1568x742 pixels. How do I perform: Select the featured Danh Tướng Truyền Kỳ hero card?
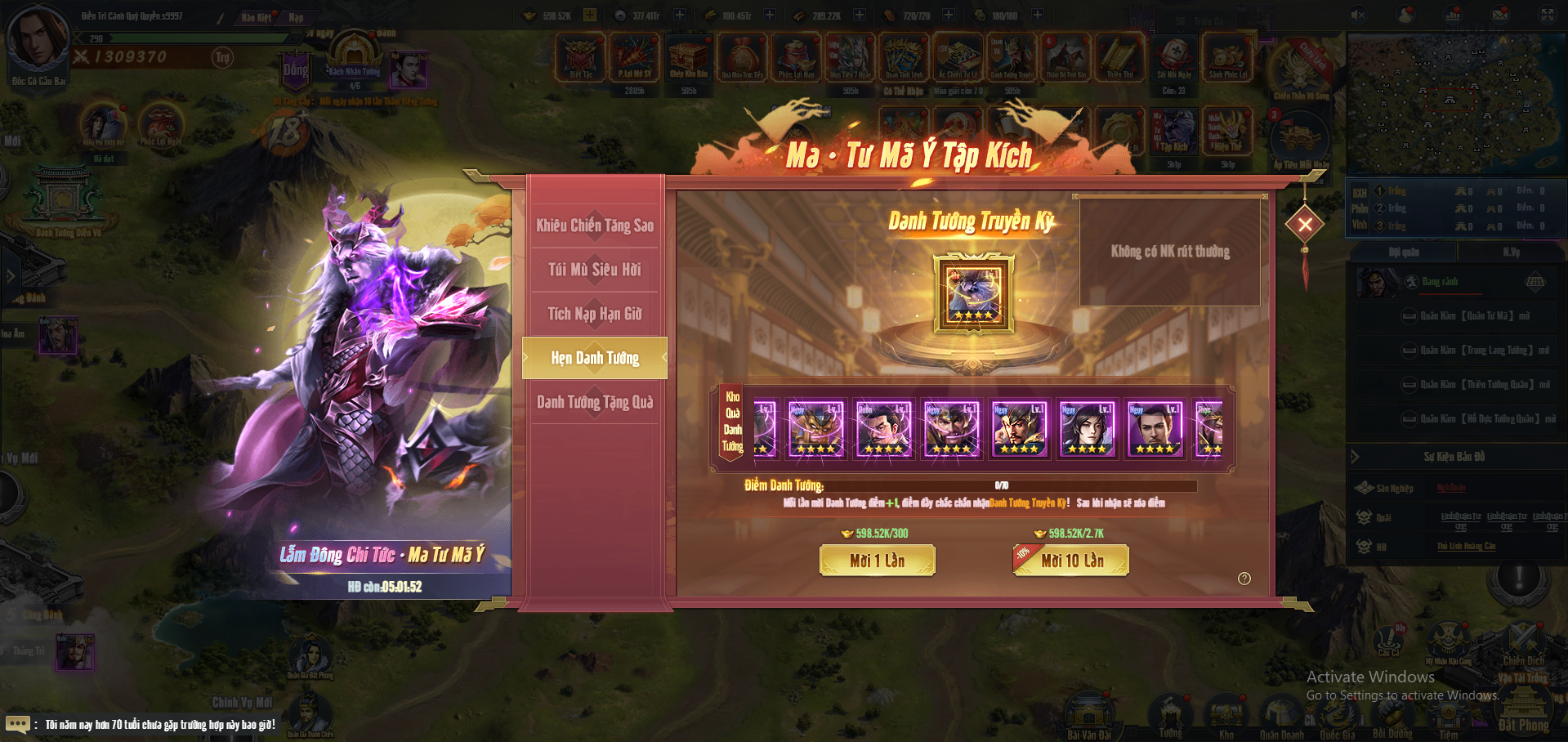click(x=973, y=293)
